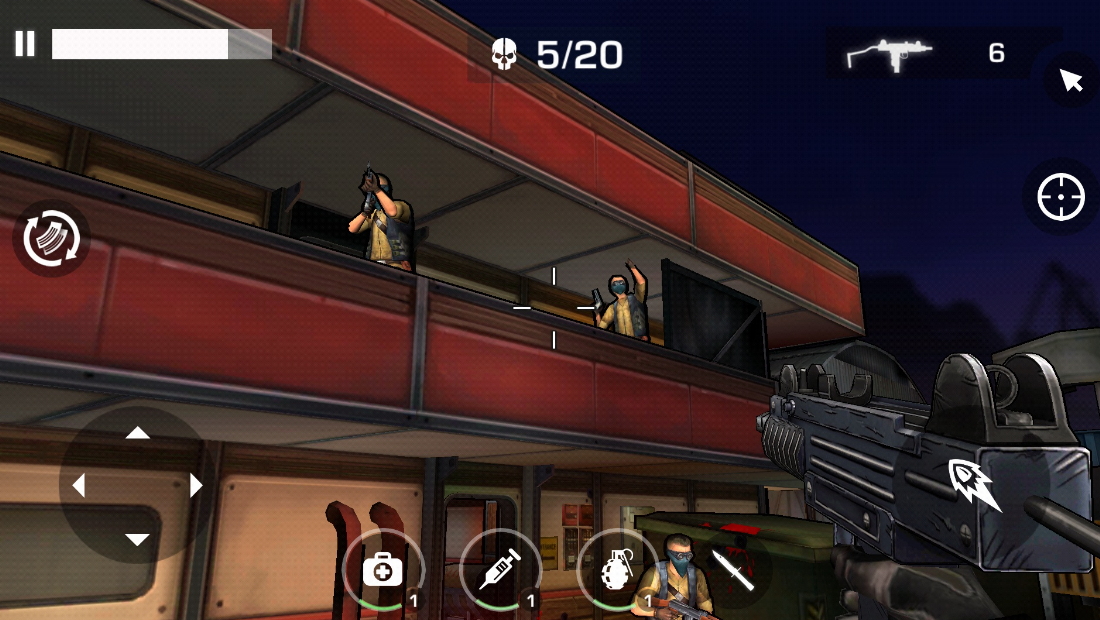The width and height of the screenshot is (1100, 620).
Task: Move up with the d-pad arrow
Action: [x=137, y=433]
